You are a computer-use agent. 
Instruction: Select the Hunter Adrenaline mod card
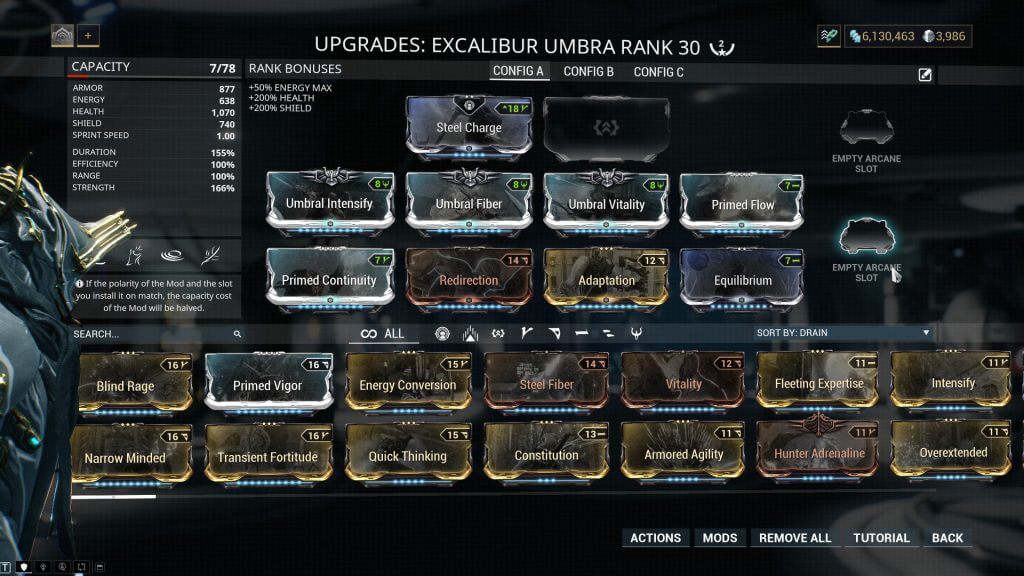819,453
